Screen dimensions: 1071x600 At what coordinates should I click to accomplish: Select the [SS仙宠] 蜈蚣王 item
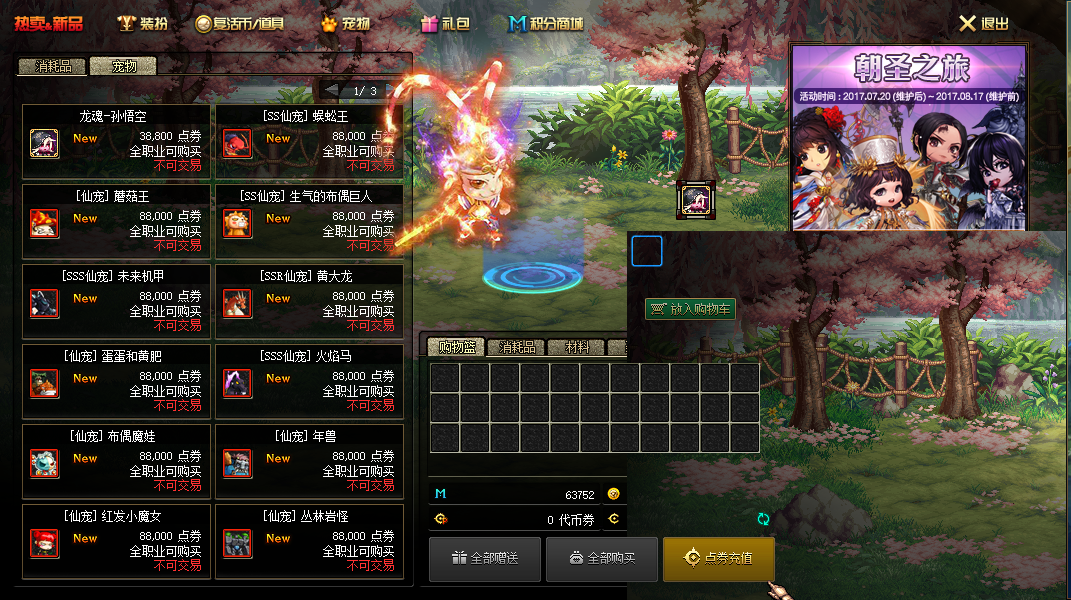(x=309, y=142)
